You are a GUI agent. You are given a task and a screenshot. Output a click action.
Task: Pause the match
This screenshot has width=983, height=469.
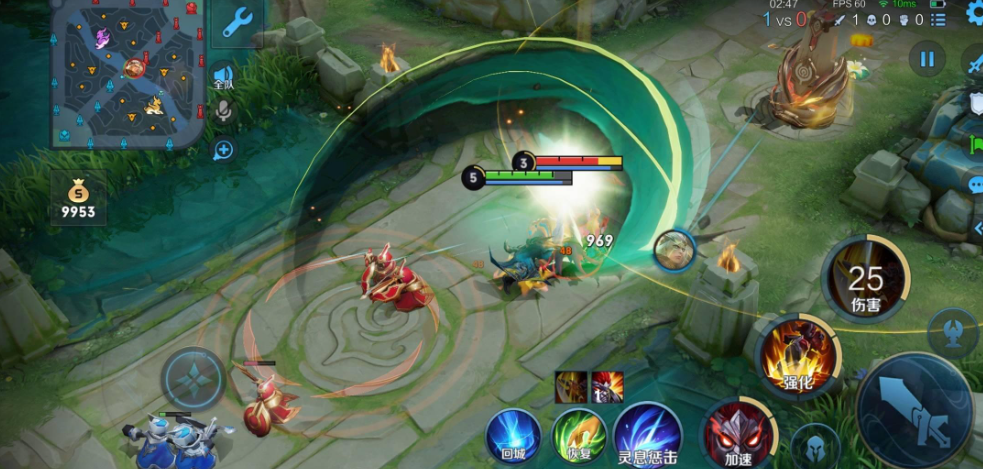click(927, 60)
